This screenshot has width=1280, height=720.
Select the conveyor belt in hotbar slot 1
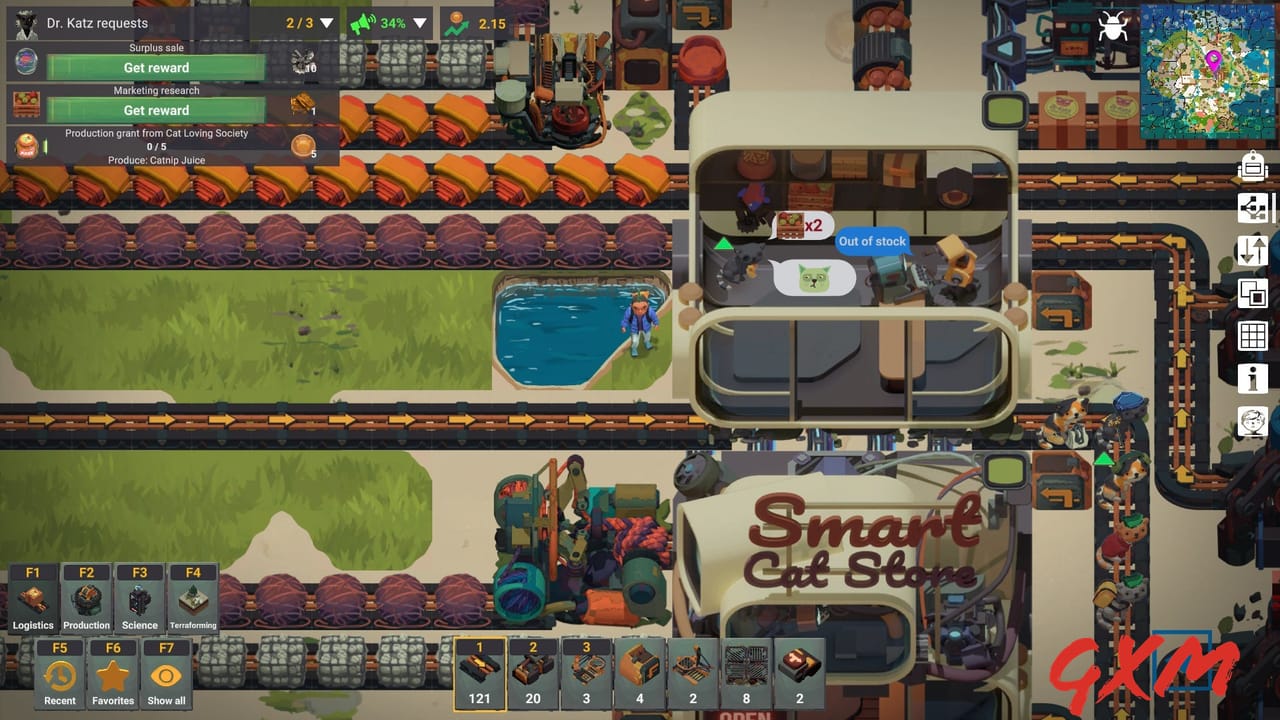(x=479, y=672)
